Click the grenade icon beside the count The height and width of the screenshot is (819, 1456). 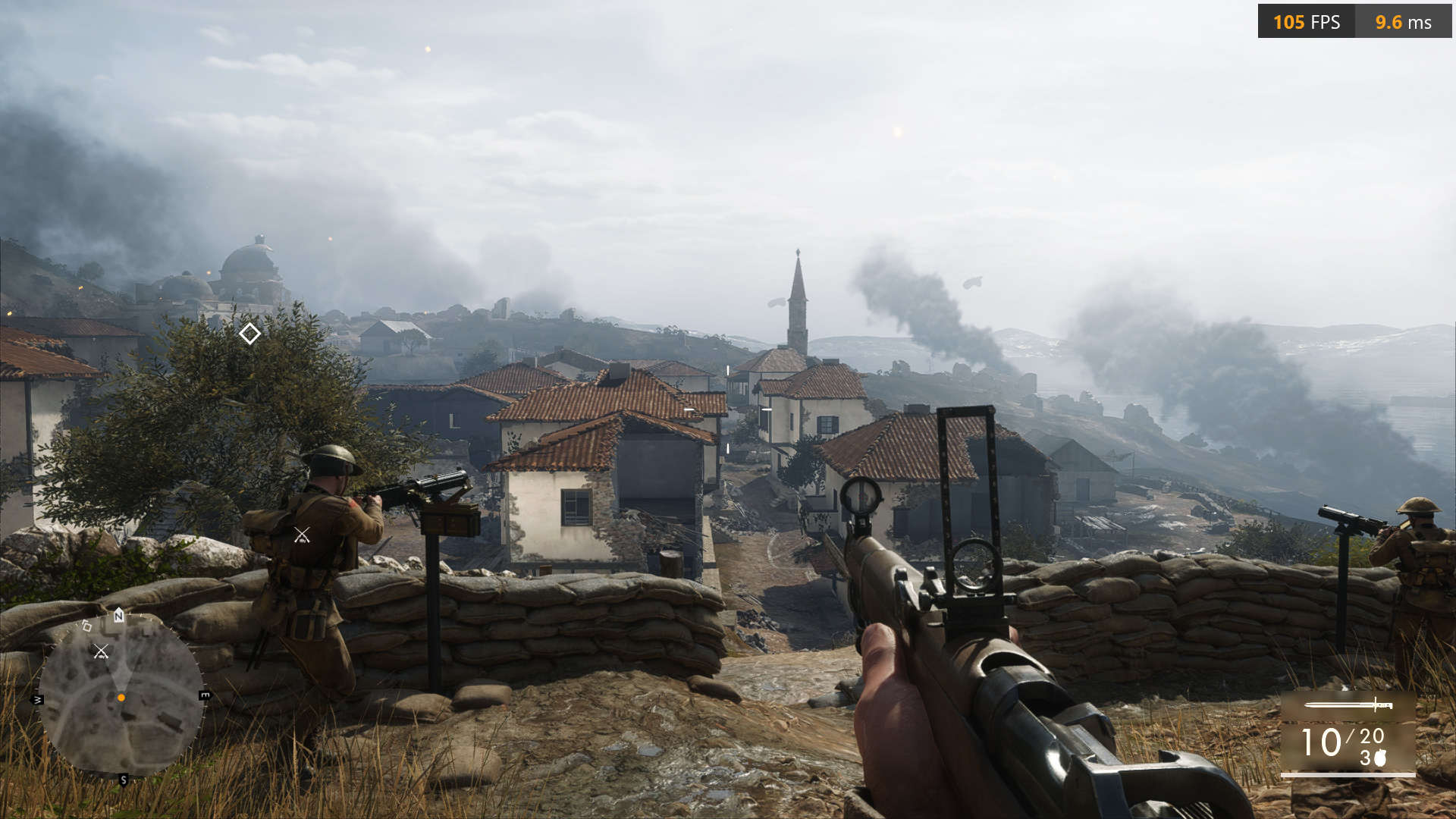click(1380, 758)
